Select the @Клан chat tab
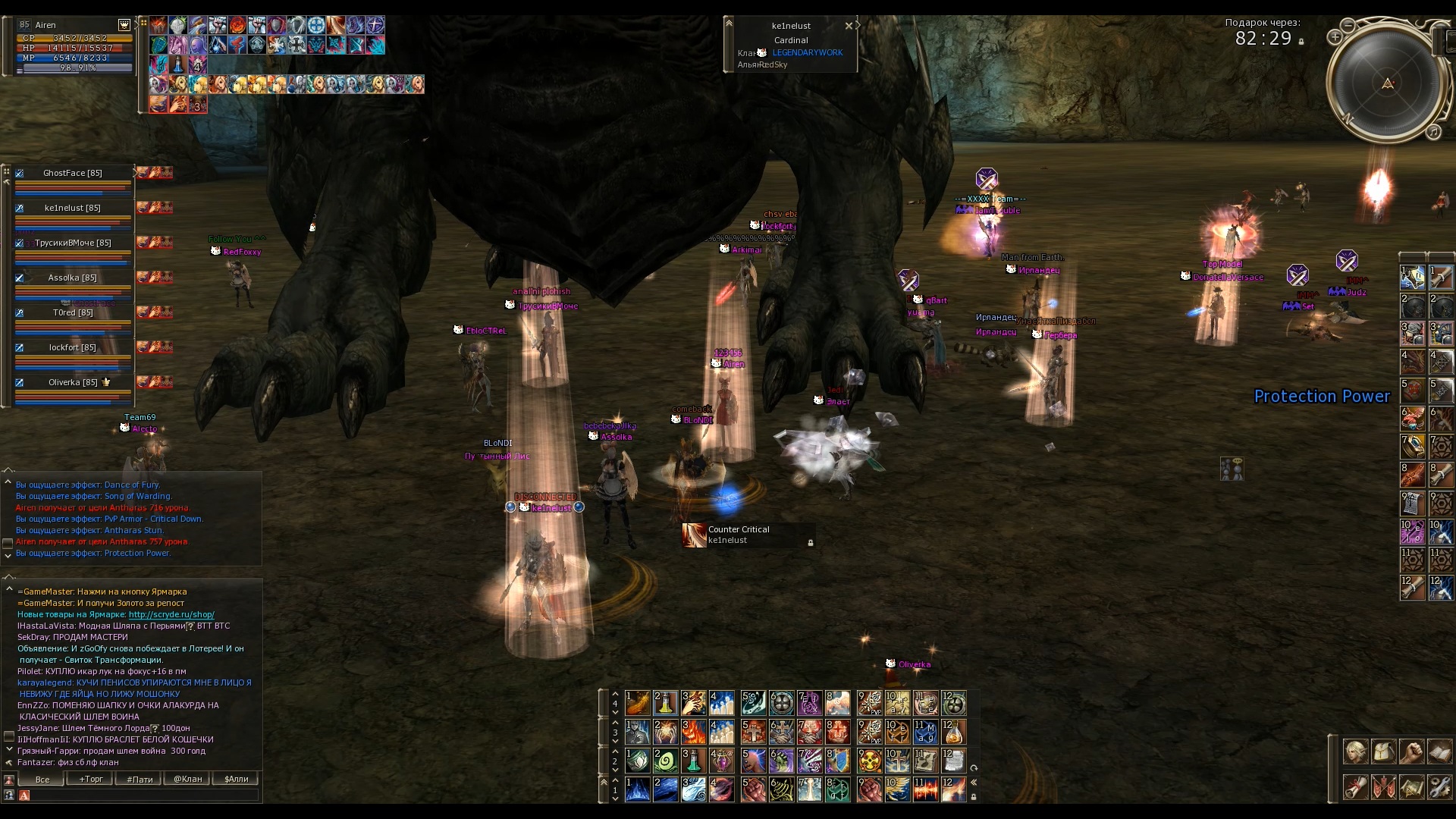Image resolution: width=1456 pixels, height=819 pixels. pos(188,779)
